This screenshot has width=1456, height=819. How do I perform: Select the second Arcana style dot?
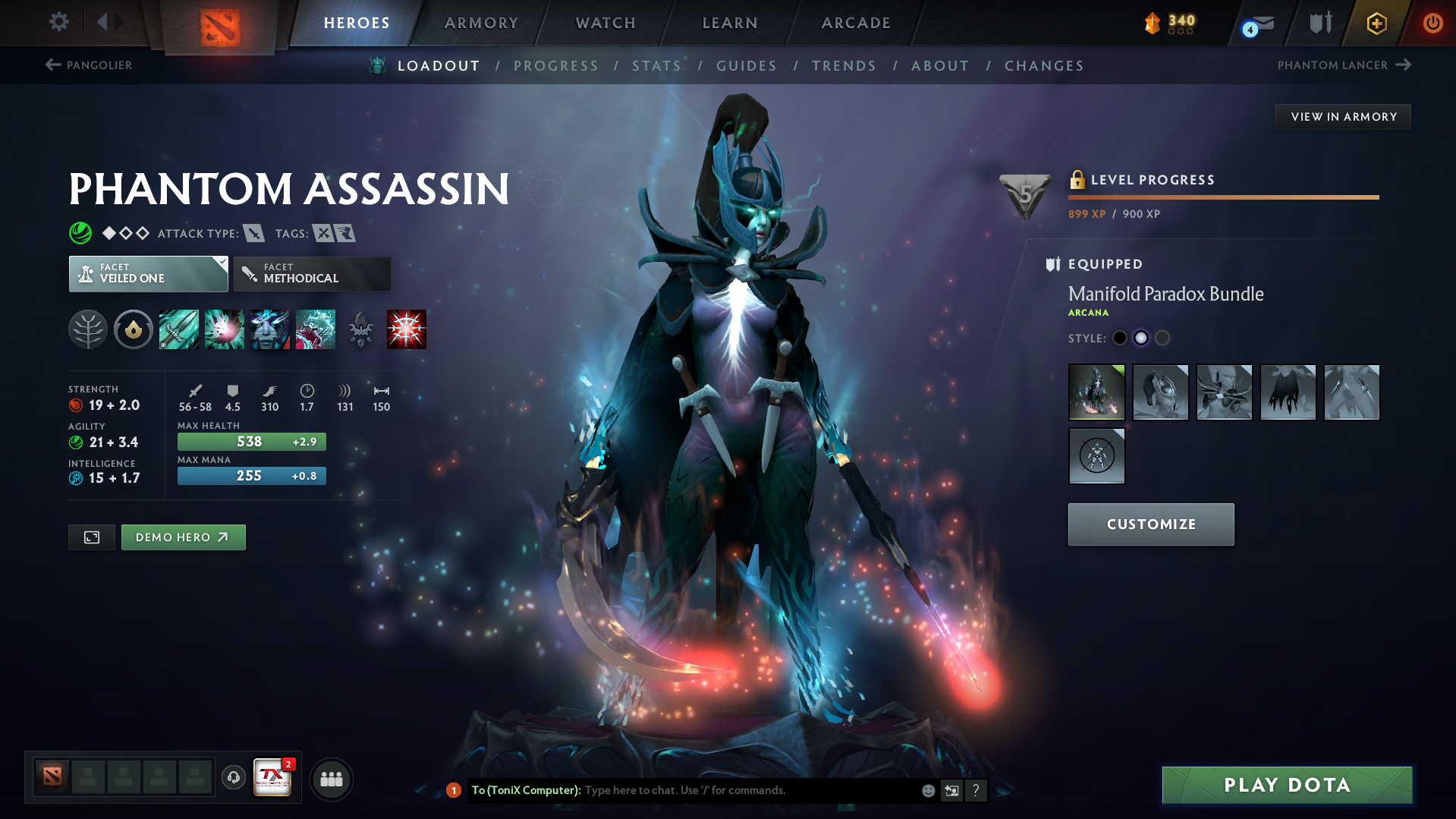point(1140,338)
